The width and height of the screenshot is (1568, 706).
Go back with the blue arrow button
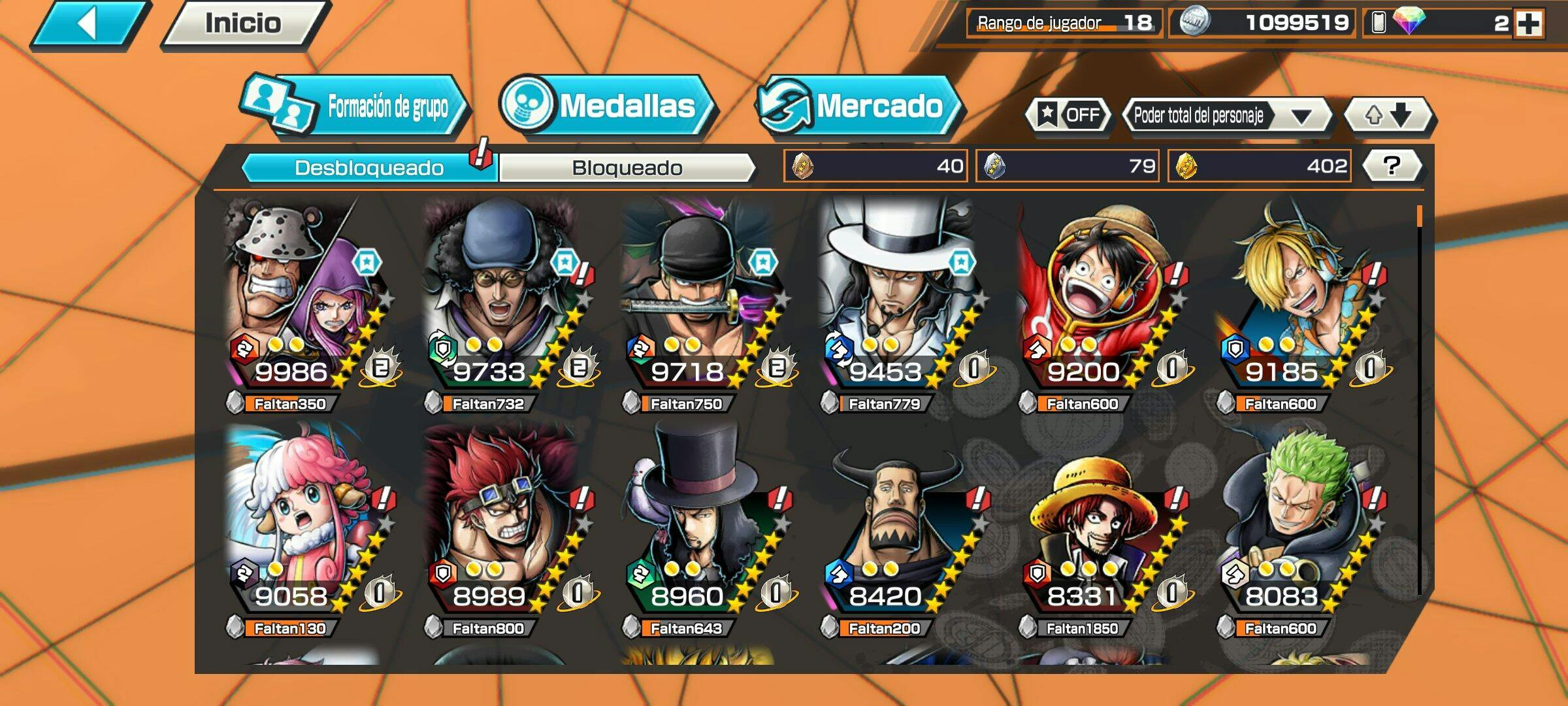click(90, 24)
